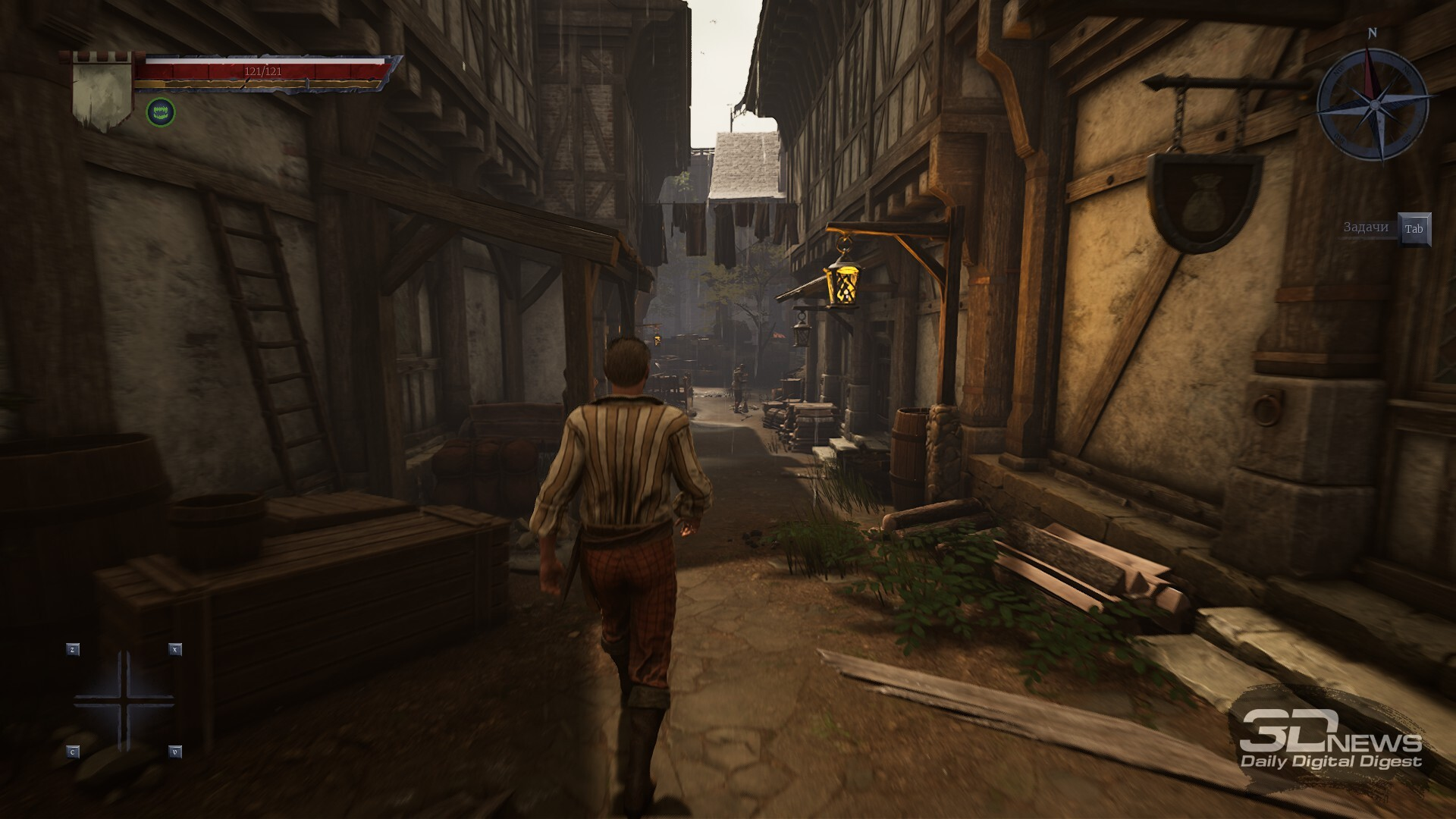The image size is (1456, 819).
Task: Click the cross-shaped quick slot wheel
Action: [124, 701]
